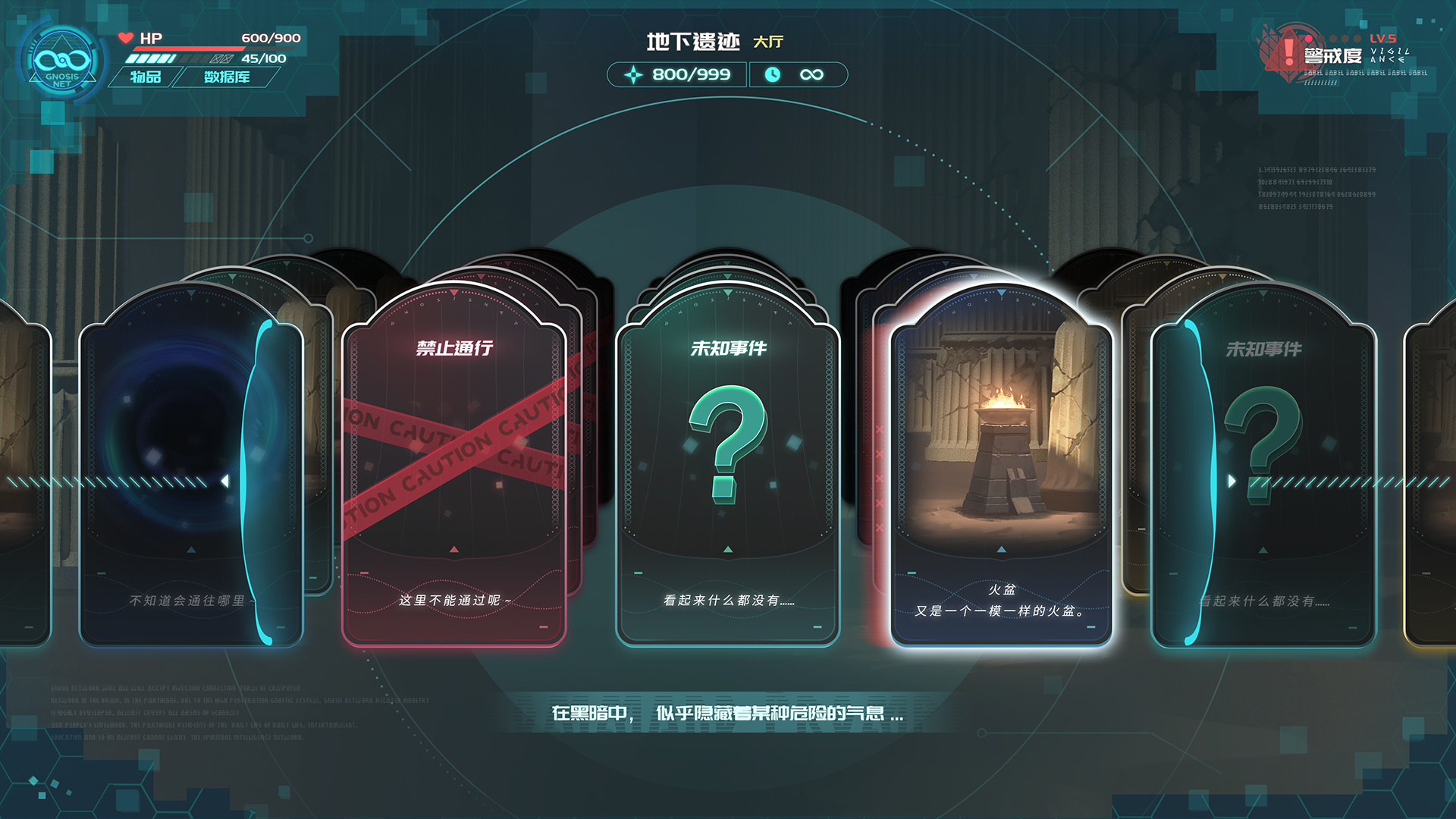The width and height of the screenshot is (1456, 819).
Task: Click the clock icon next to infinity symbol
Action: [x=773, y=75]
